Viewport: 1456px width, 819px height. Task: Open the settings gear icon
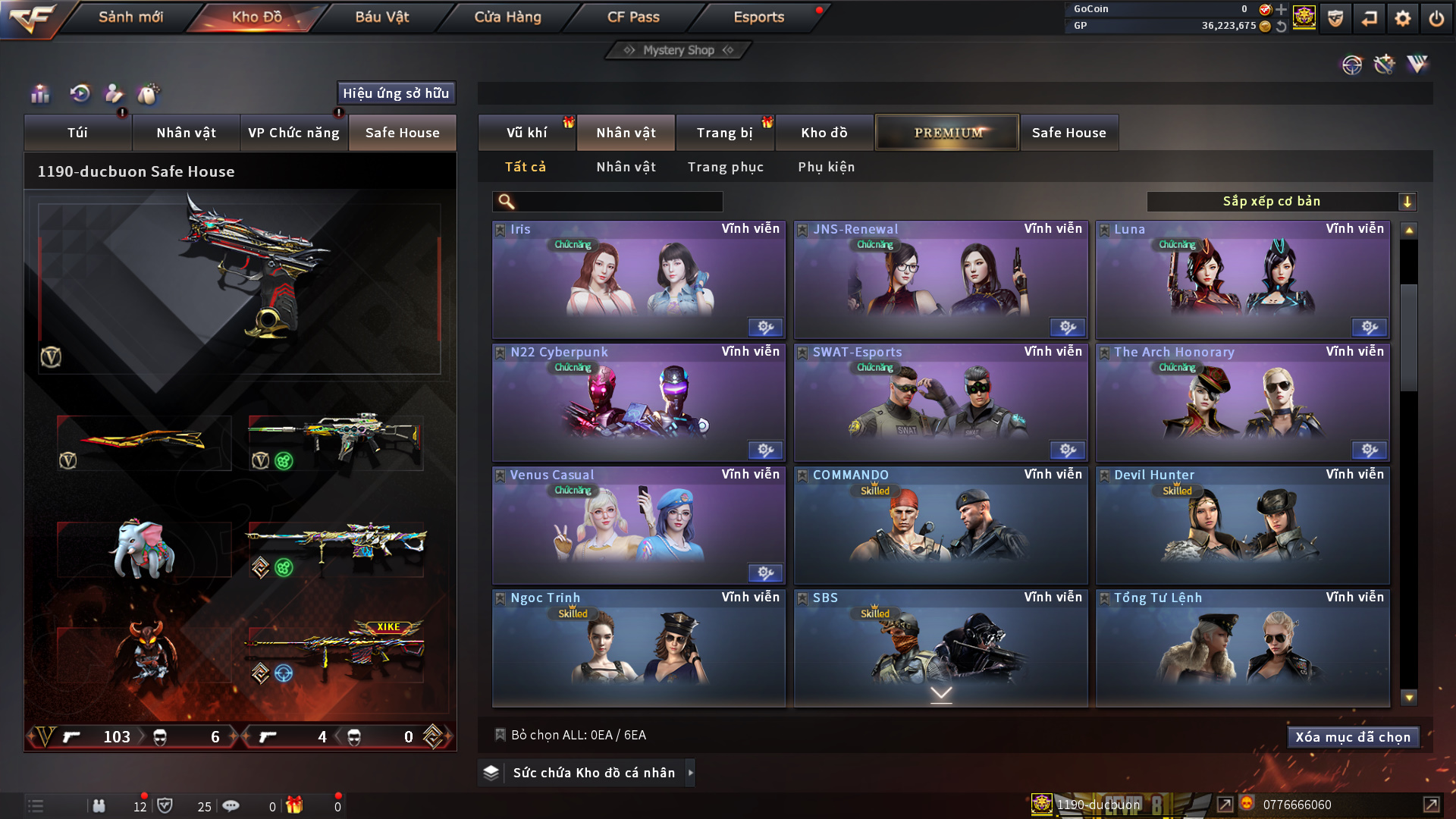(1402, 18)
